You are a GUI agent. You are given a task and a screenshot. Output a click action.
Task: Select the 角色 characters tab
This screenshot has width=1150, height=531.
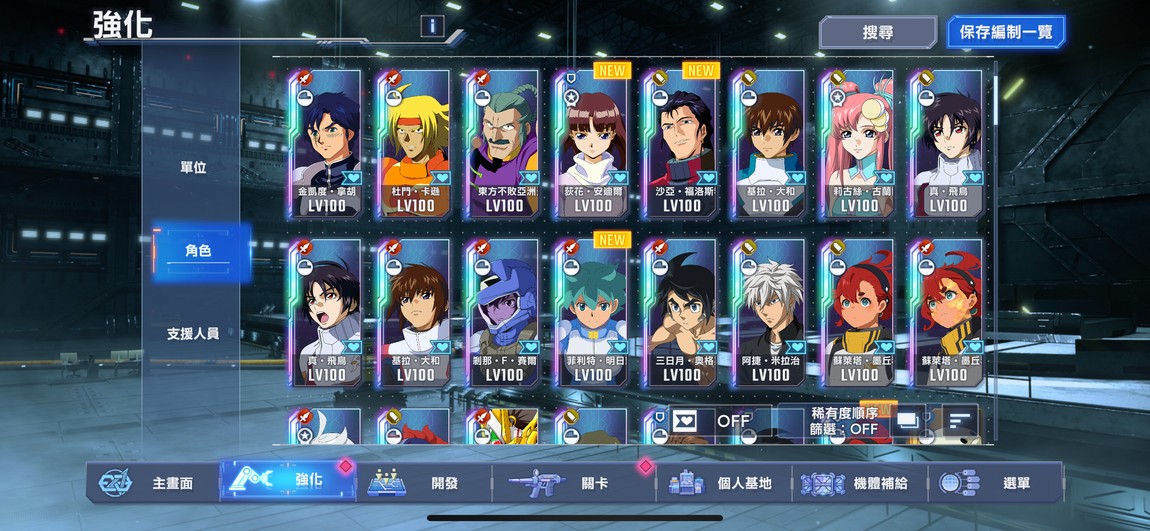pos(198,251)
